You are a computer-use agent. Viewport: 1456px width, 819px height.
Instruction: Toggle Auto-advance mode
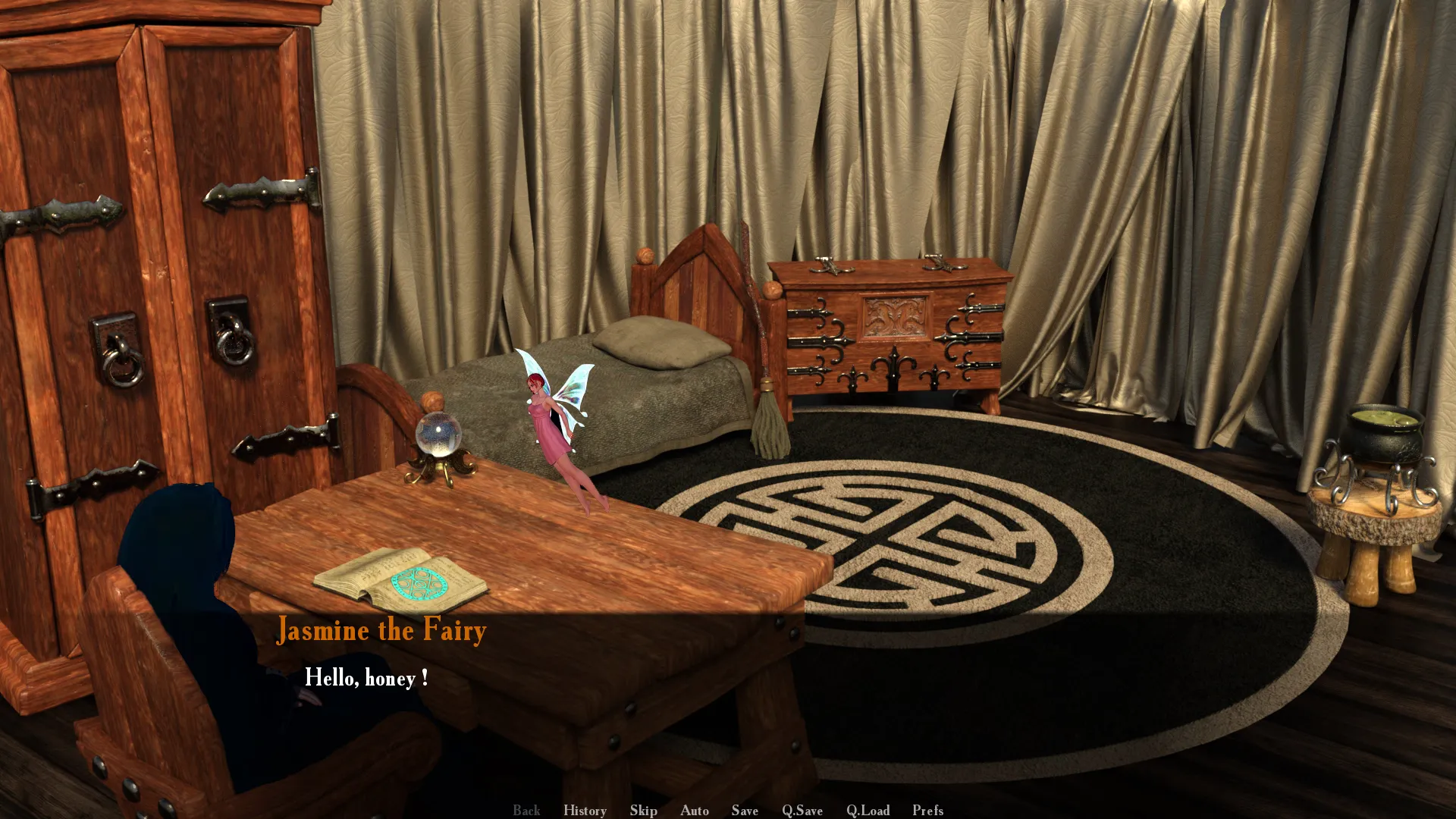pos(694,810)
